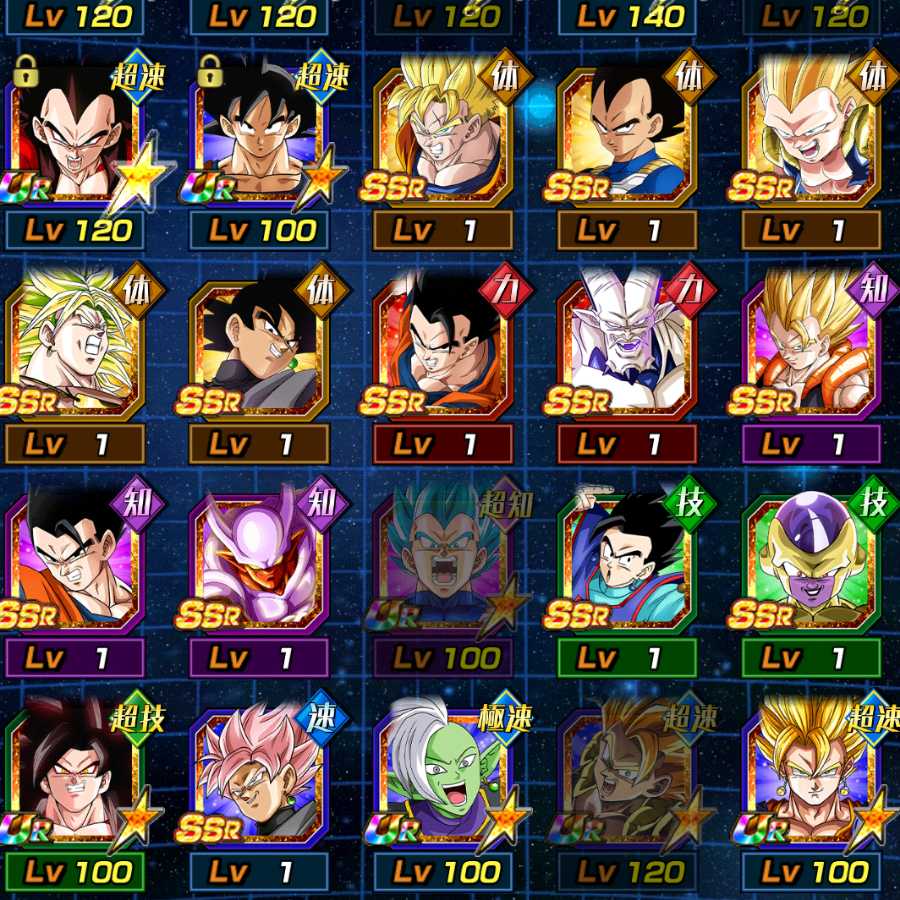The image size is (900, 900).
Task: Choose the purple-framed SSR Gohan card
Action: 77,562
